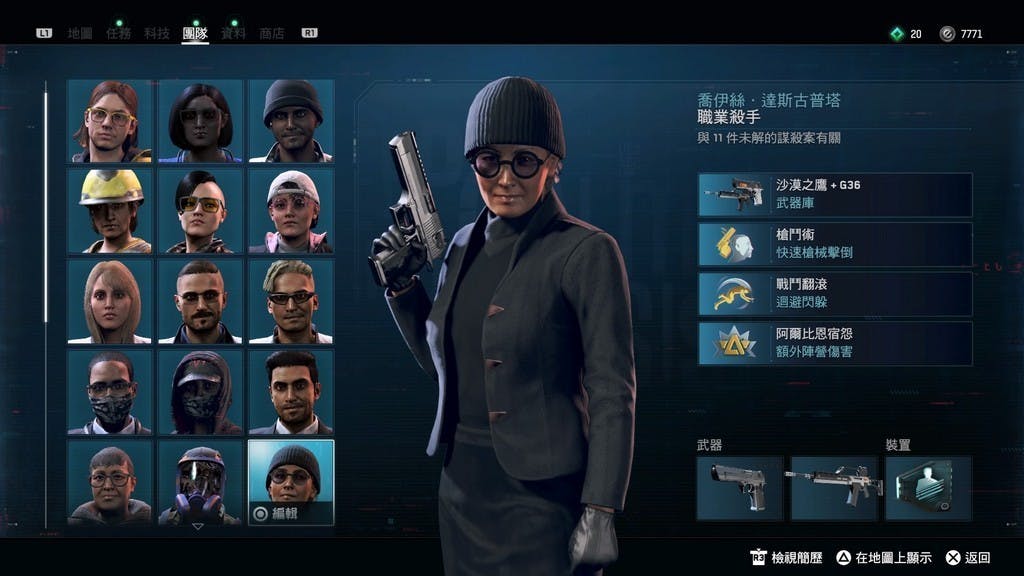Select the gas mask operative portrait
Screen dimensions: 1024x576
(x=200, y=483)
